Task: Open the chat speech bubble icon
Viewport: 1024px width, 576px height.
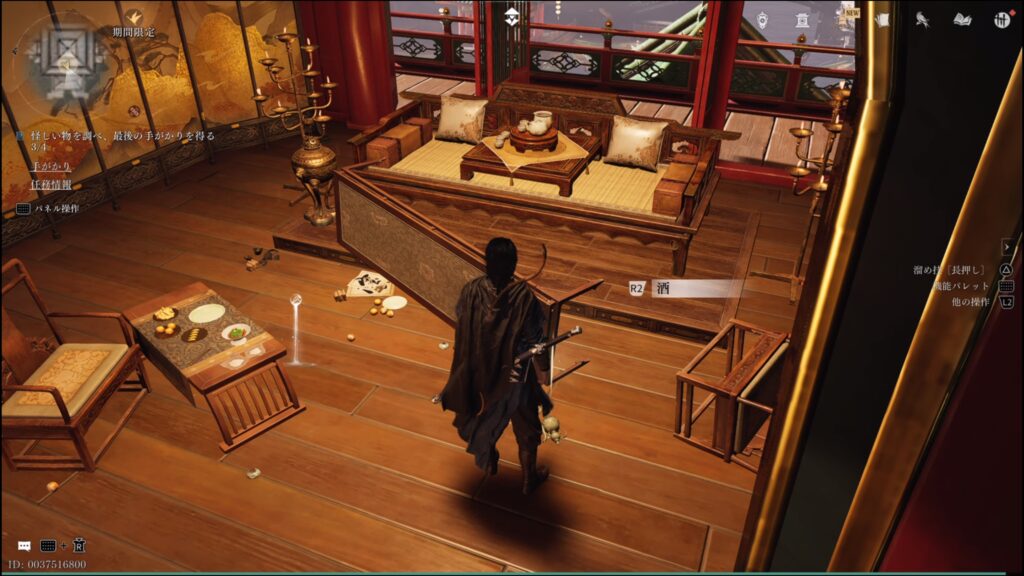Action: (24, 546)
